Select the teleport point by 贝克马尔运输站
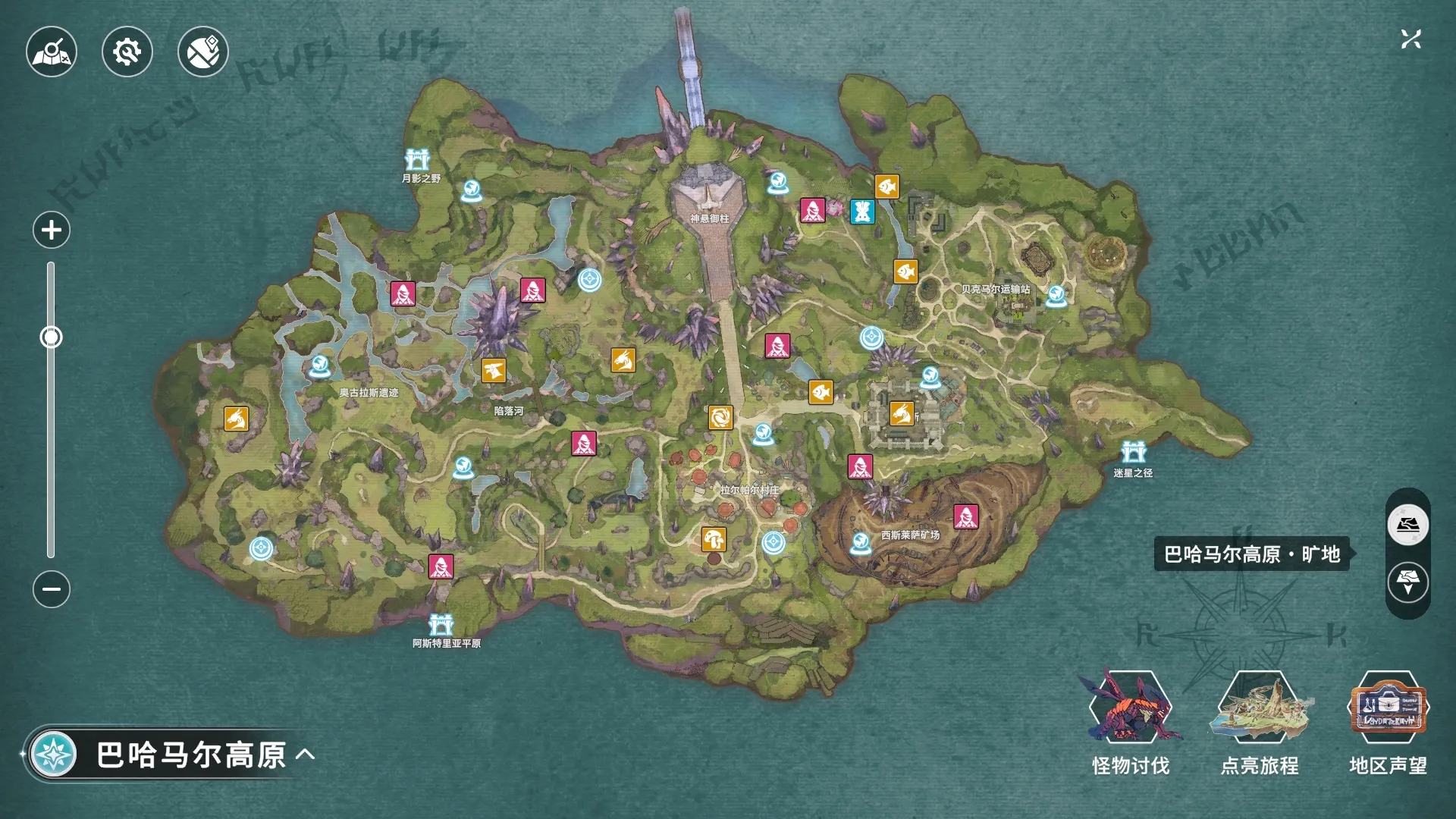Screen dimensions: 1456x819 point(1056,296)
